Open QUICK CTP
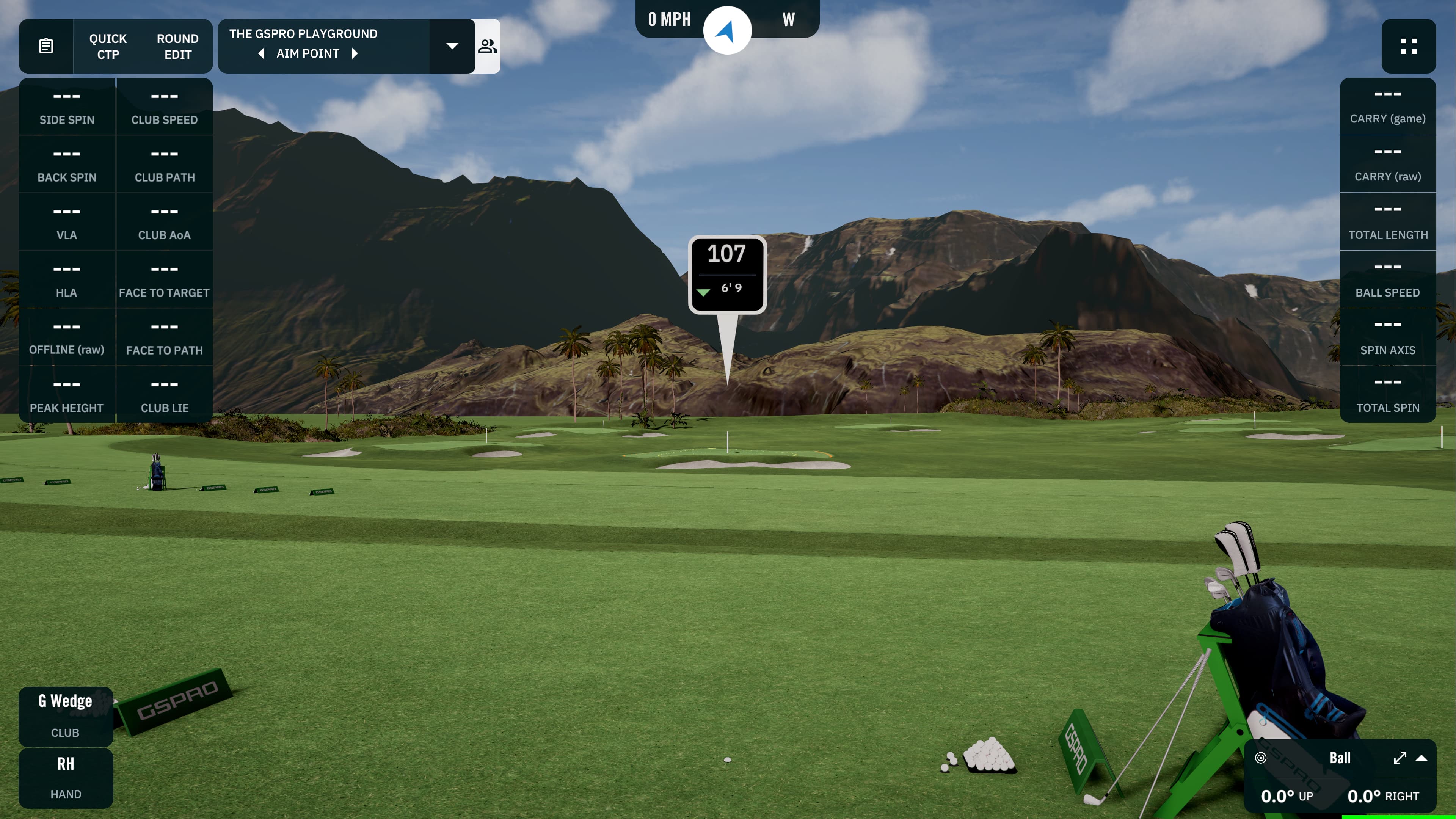 click(107, 46)
